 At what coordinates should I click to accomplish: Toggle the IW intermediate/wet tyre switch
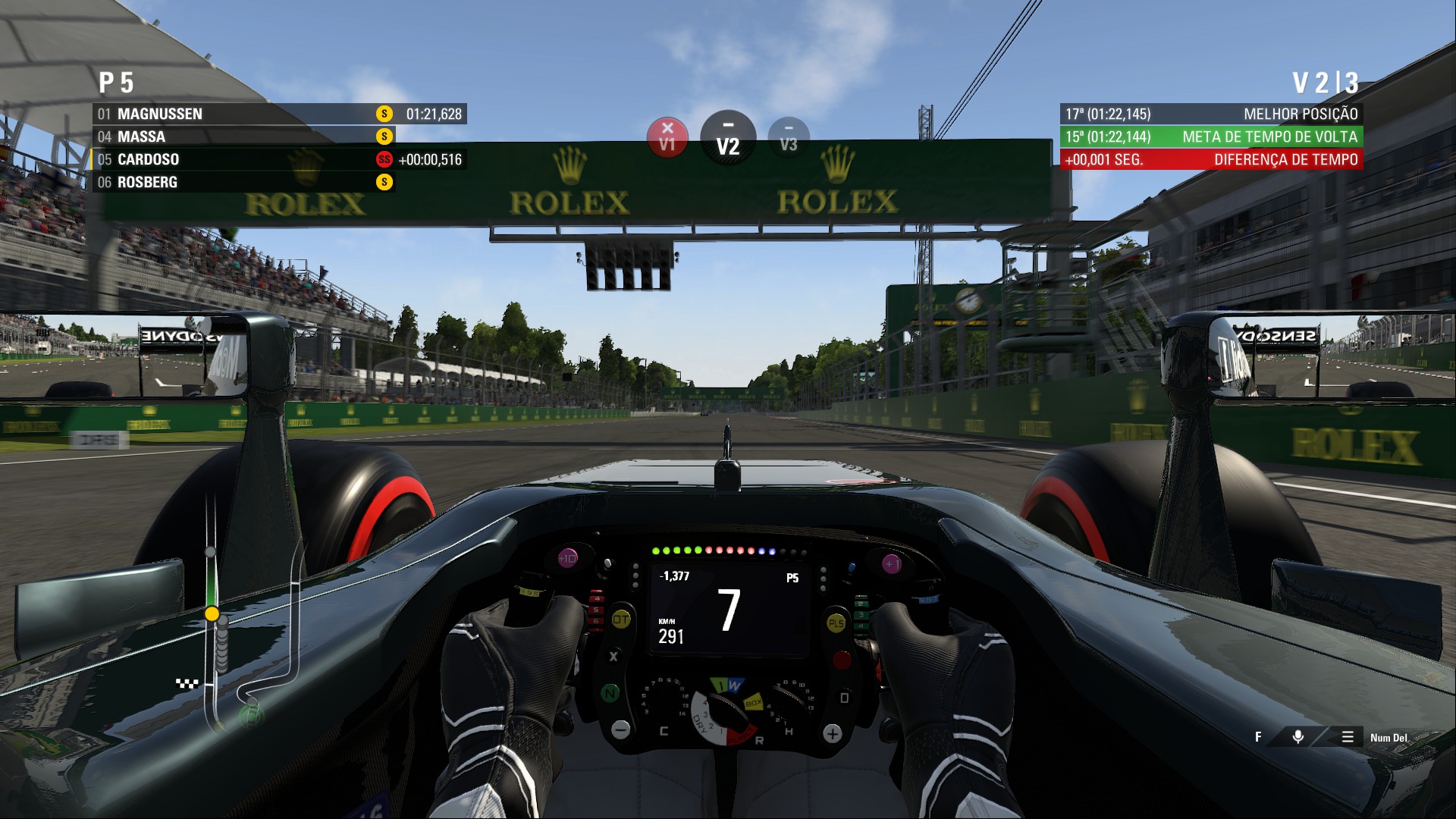[726, 683]
